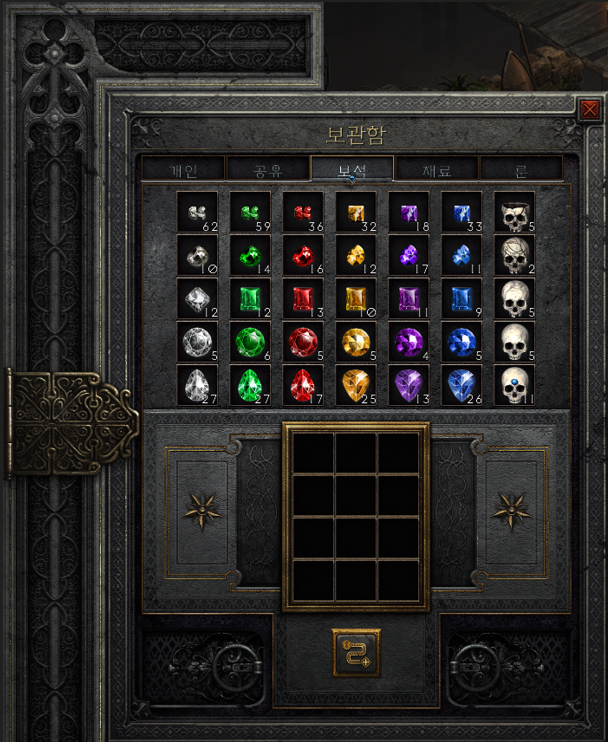Choose the round flawless emerald stack of 6

250,342
